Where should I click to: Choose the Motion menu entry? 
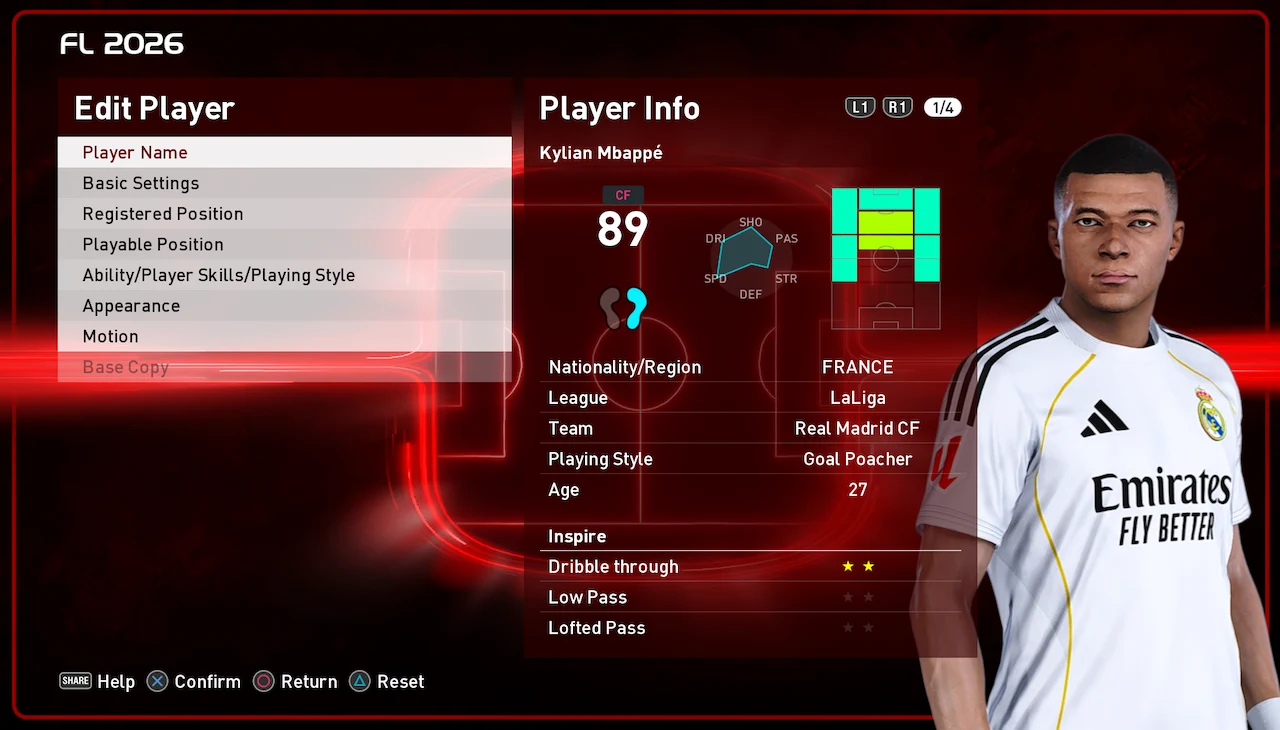point(284,336)
